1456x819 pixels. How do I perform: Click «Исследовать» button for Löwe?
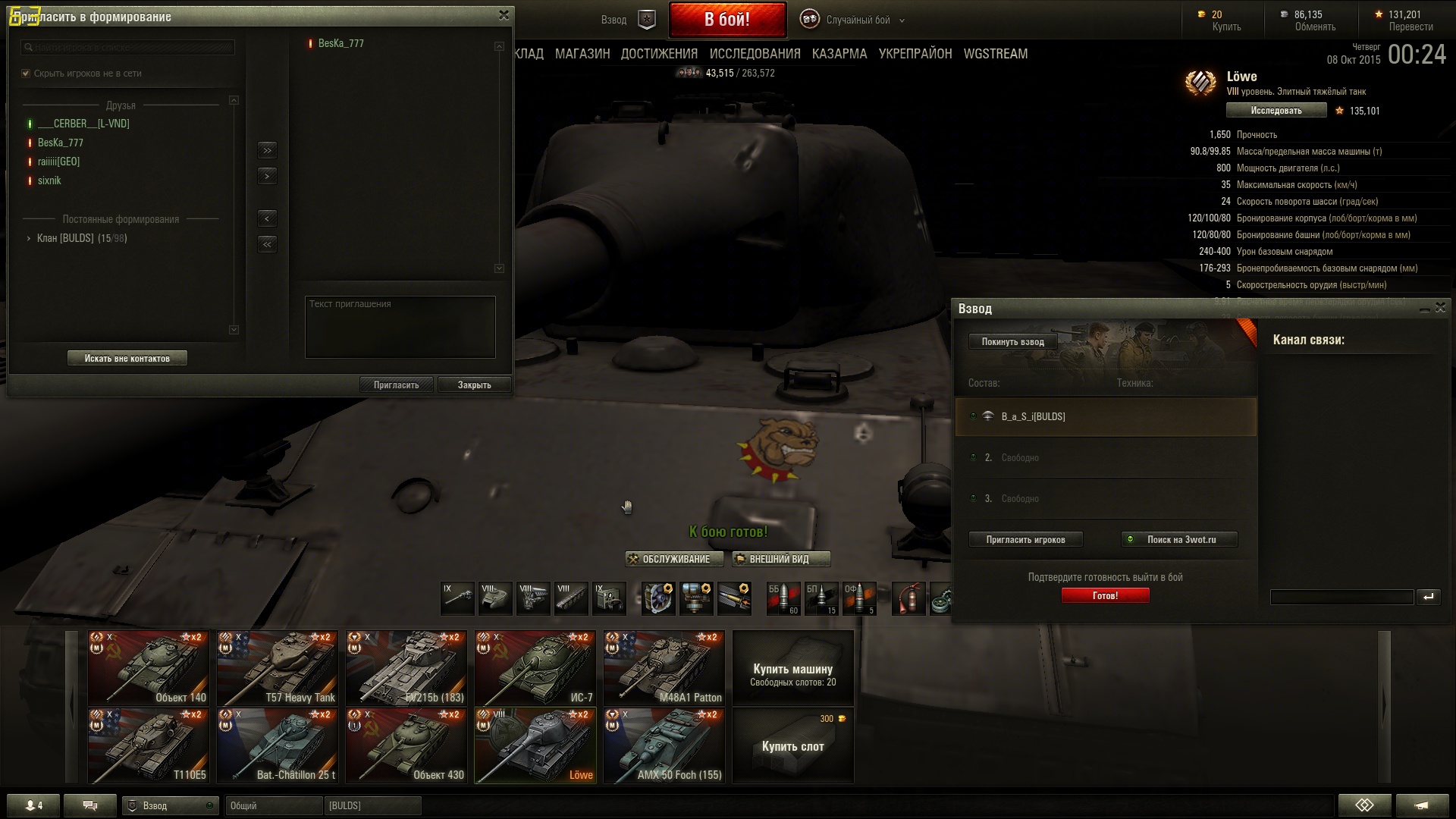pyautogui.click(x=1276, y=111)
